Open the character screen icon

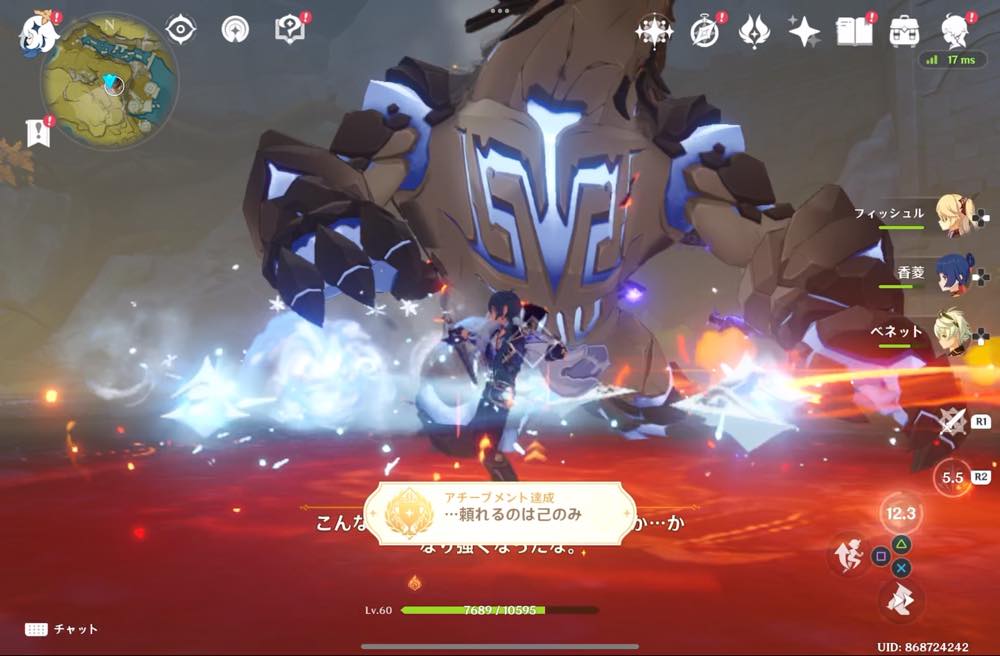click(954, 30)
